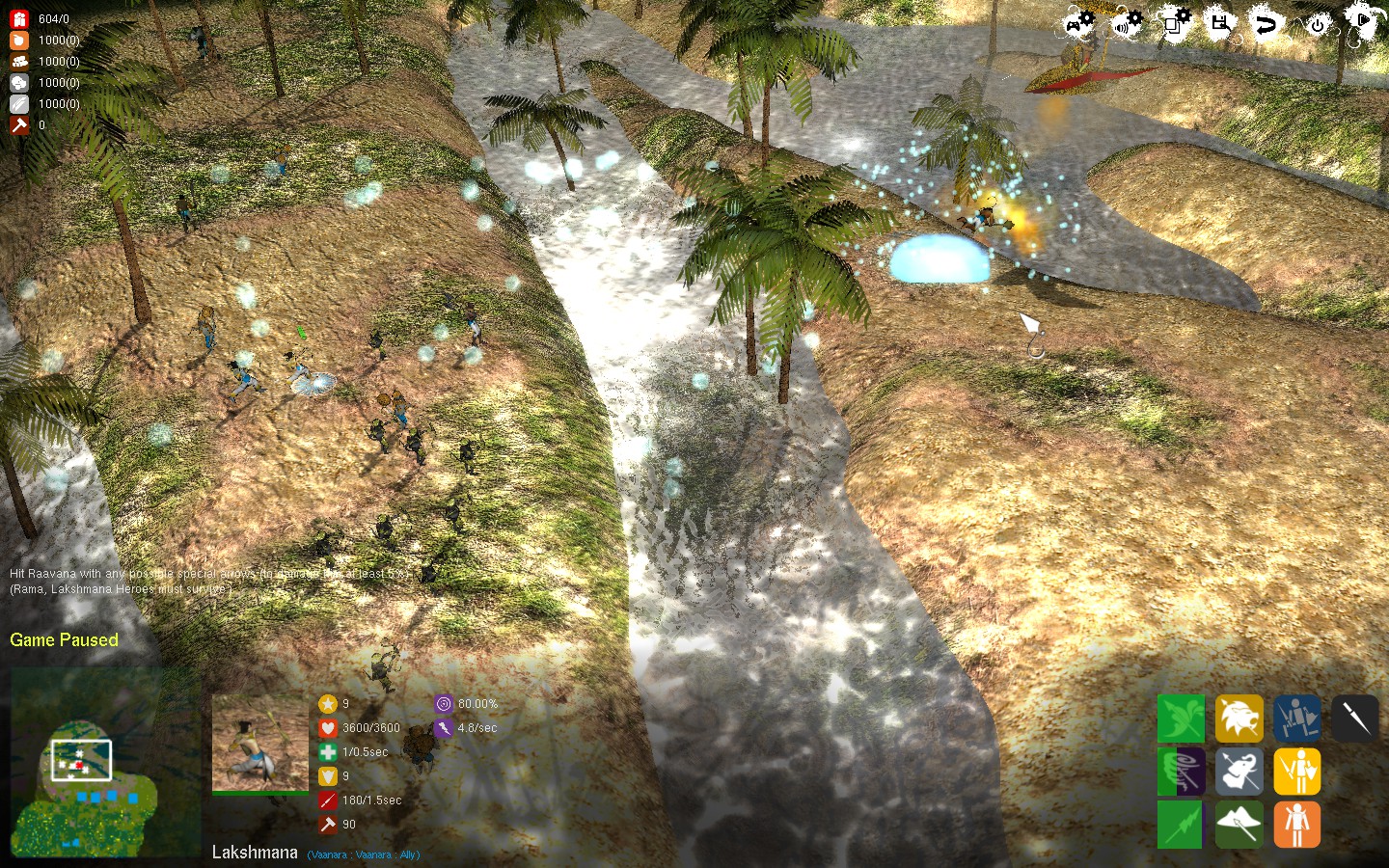Activate the lion arrow ability
The height and width of the screenshot is (868, 1389).
tap(1239, 719)
